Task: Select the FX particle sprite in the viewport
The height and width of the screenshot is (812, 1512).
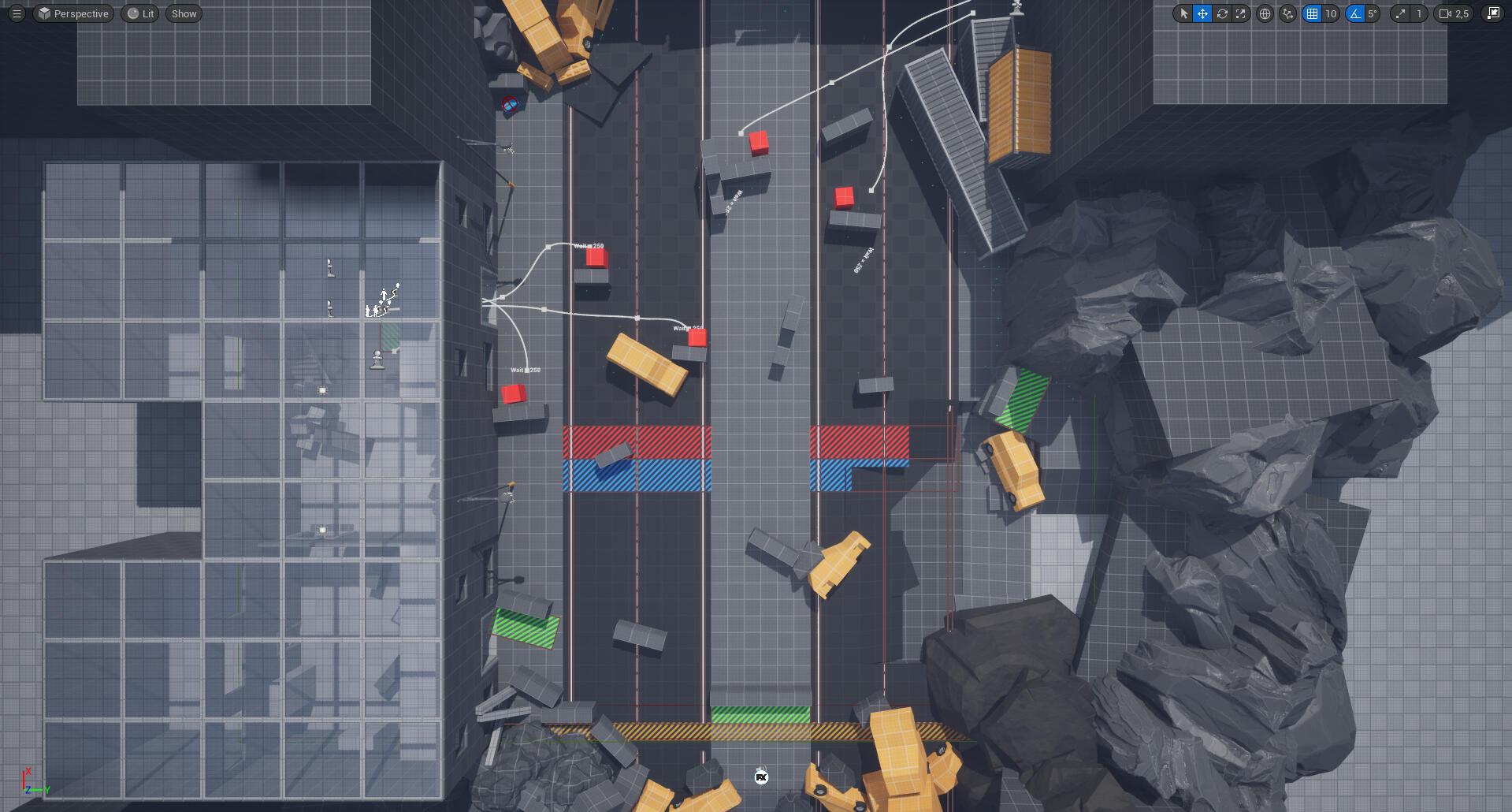Action: 760,777
